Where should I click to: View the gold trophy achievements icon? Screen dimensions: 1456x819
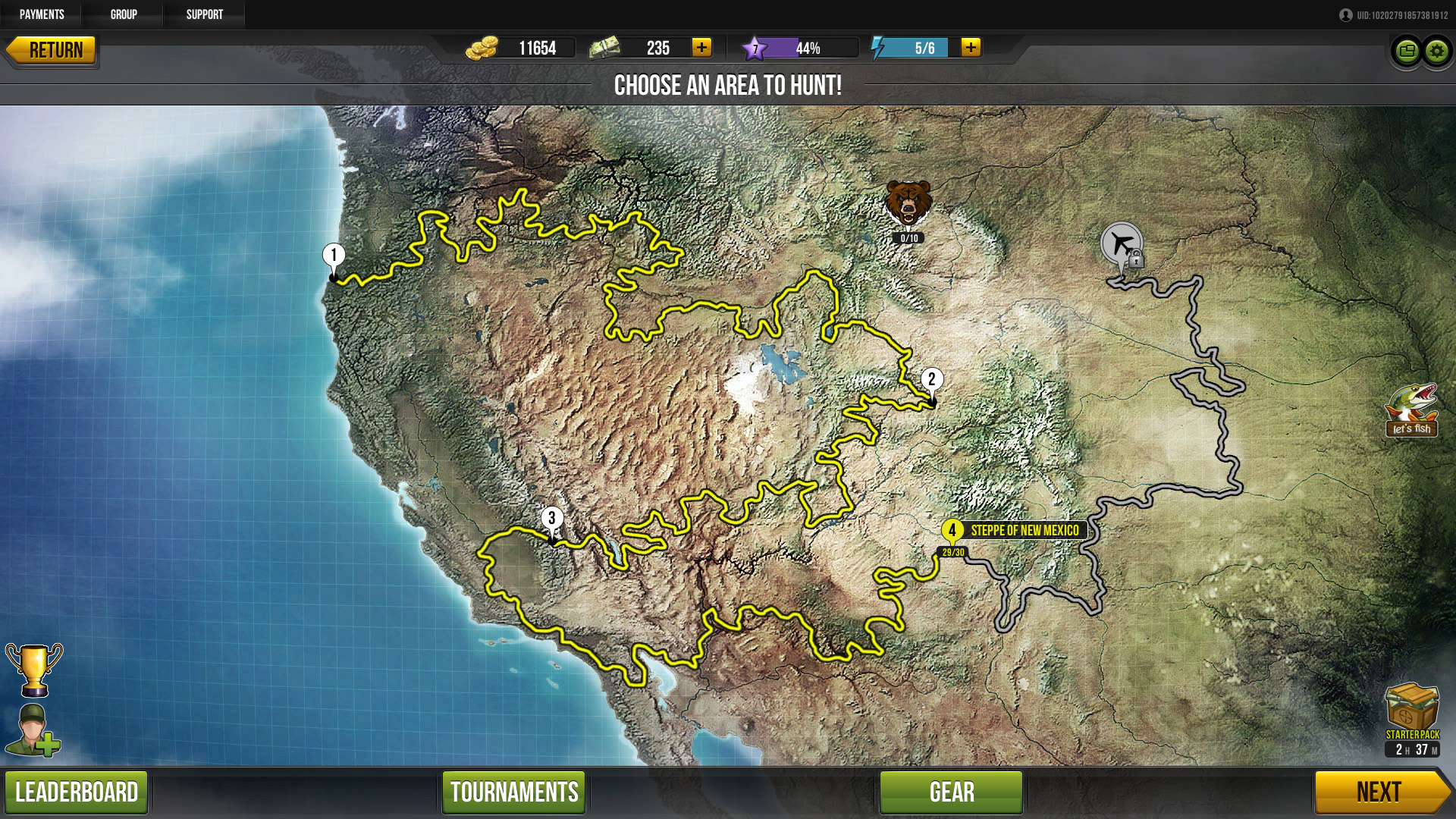tap(33, 669)
